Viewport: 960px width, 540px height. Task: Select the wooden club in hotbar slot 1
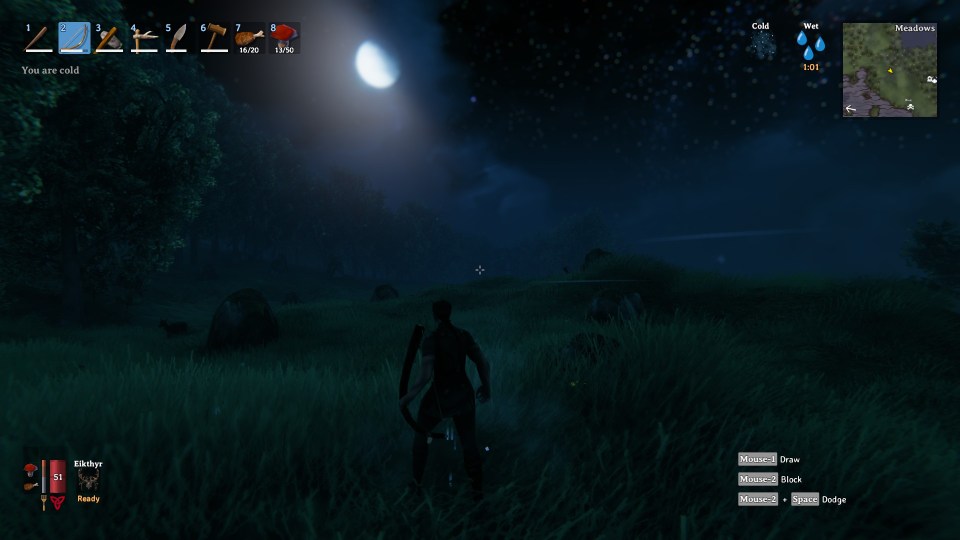tap(39, 38)
